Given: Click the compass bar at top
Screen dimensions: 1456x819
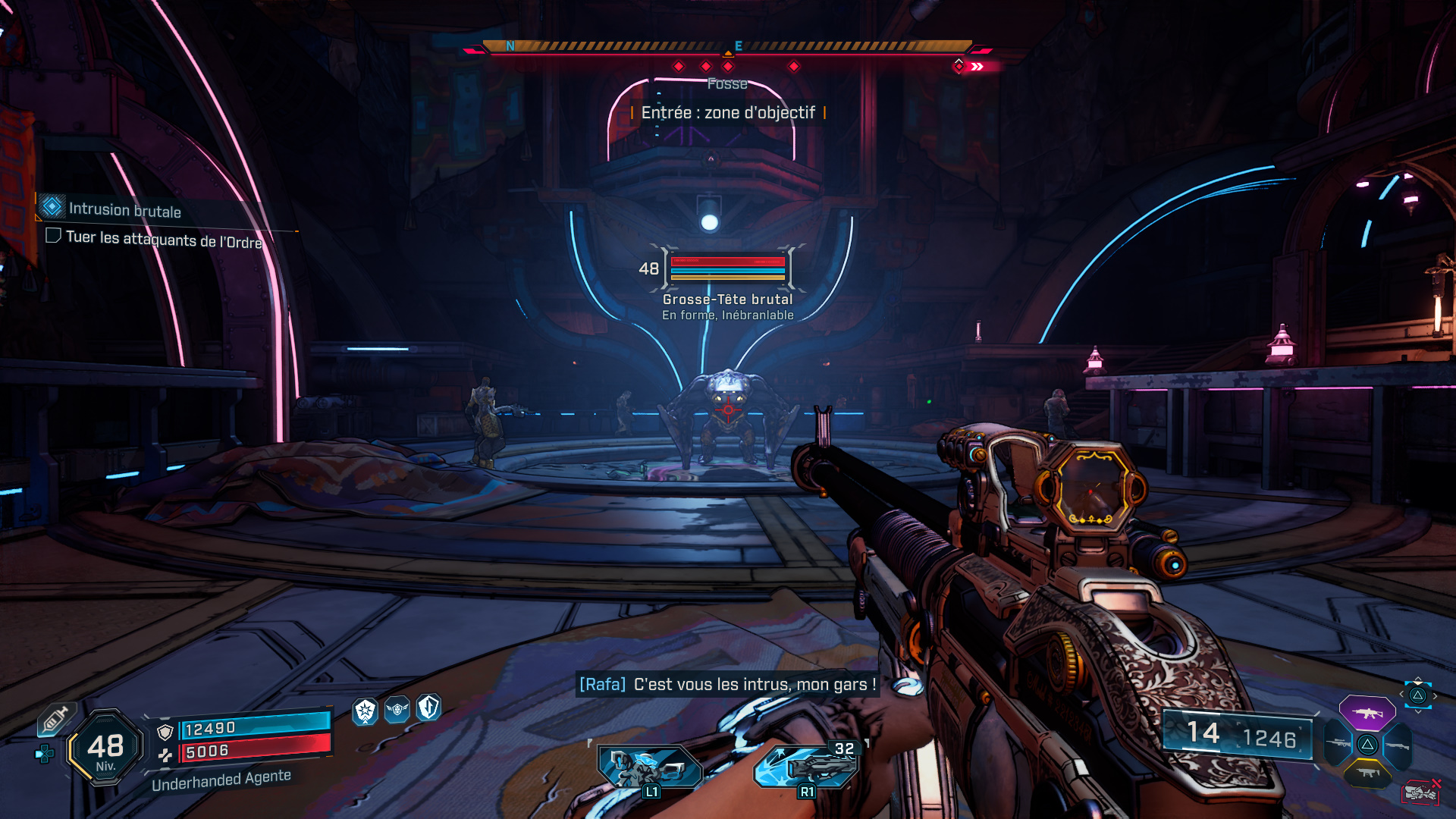Looking at the screenshot, I should tap(726, 47).
